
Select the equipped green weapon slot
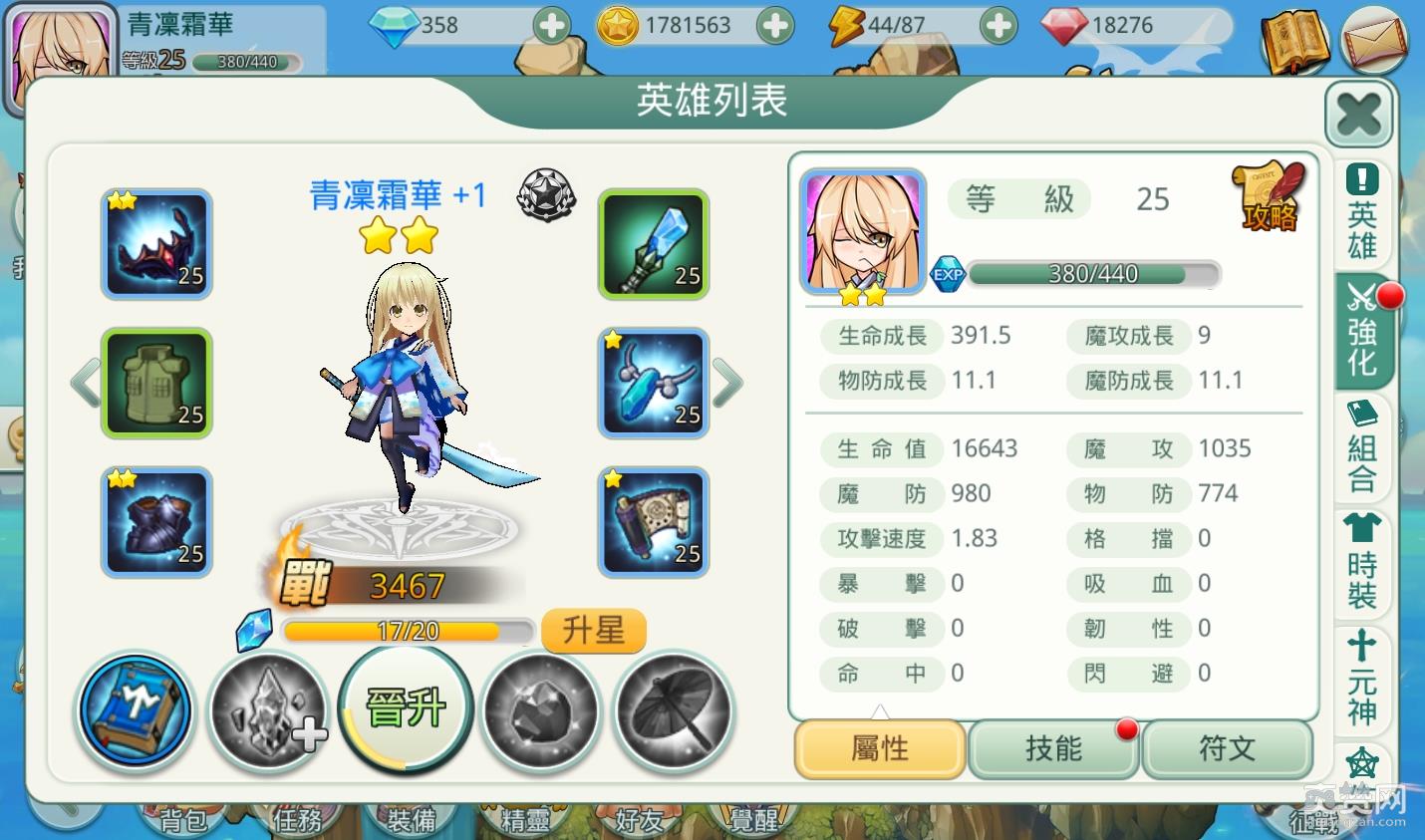click(x=653, y=244)
